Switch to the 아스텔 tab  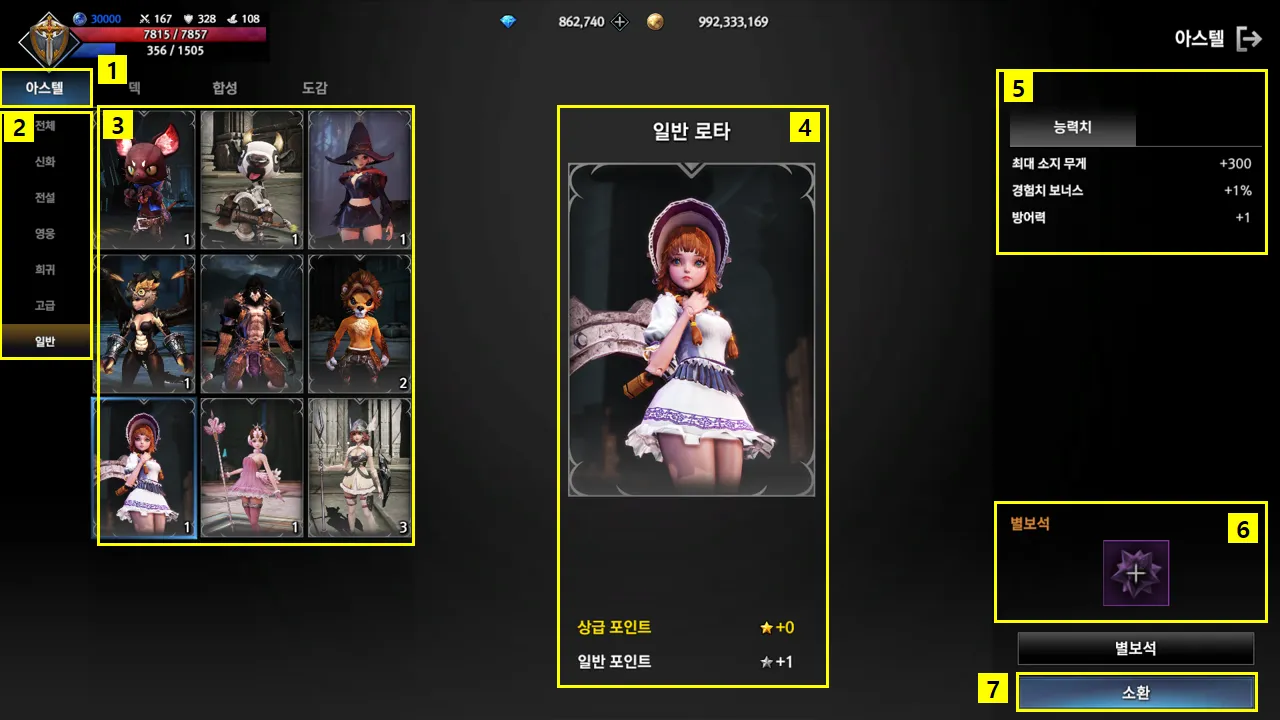pos(45,88)
